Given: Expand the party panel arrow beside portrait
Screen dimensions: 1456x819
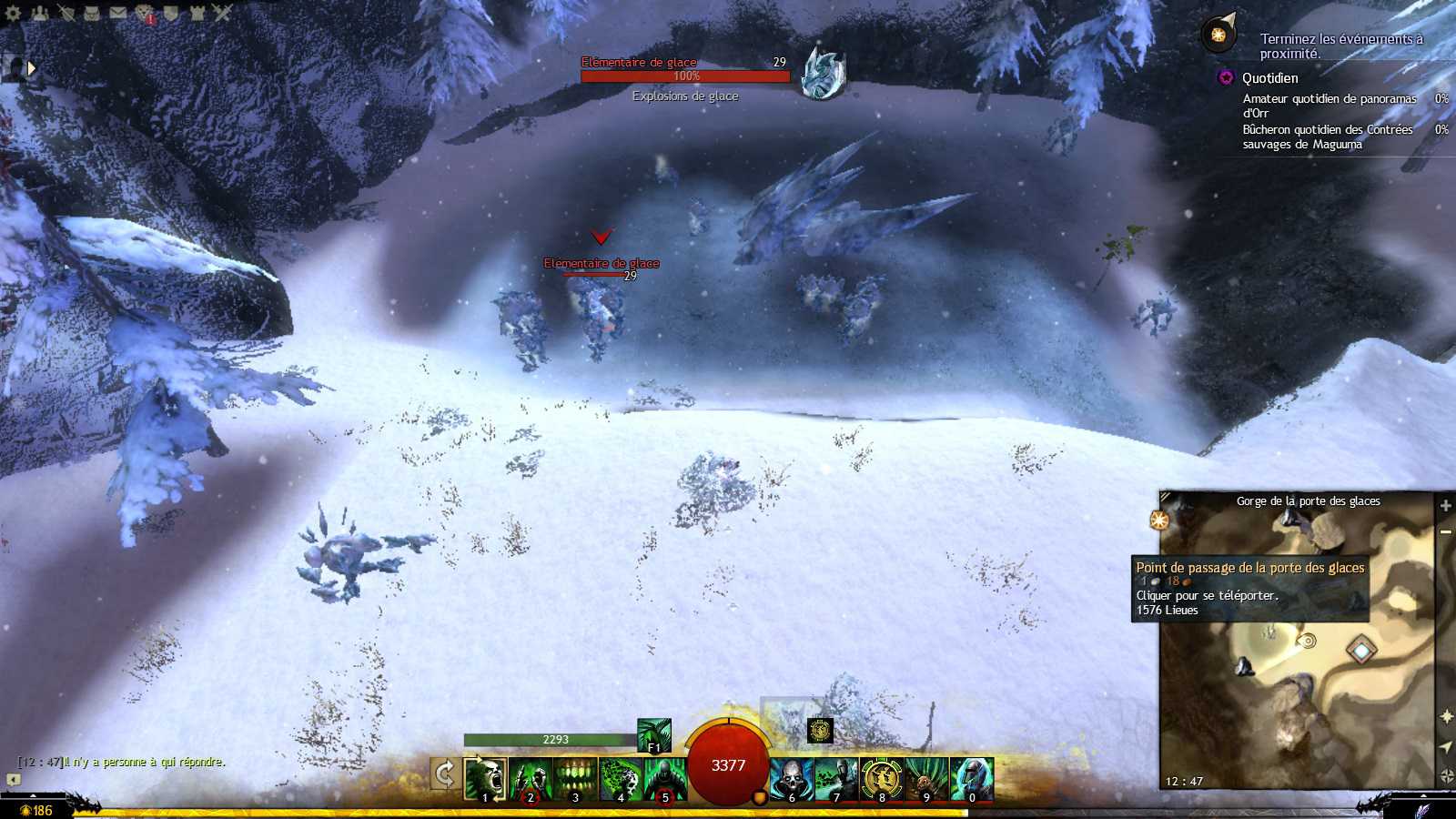Looking at the screenshot, I should [x=32, y=67].
